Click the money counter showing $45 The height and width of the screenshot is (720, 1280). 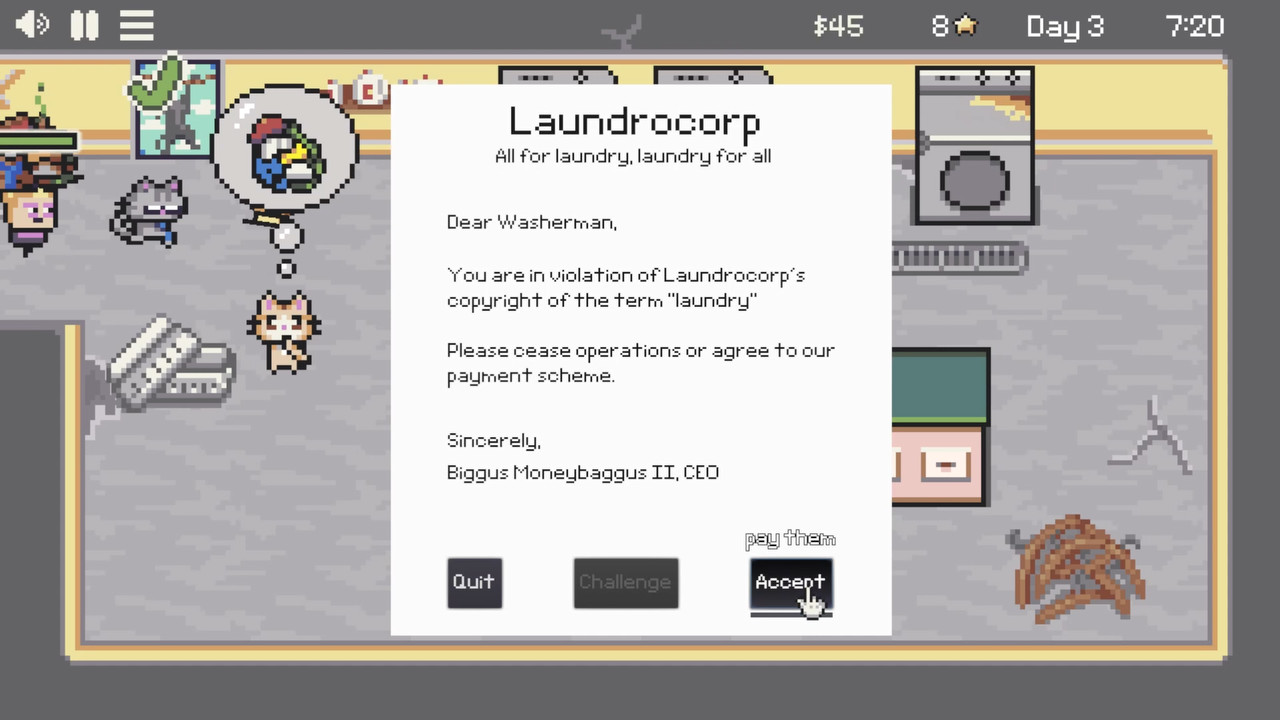tap(838, 26)
